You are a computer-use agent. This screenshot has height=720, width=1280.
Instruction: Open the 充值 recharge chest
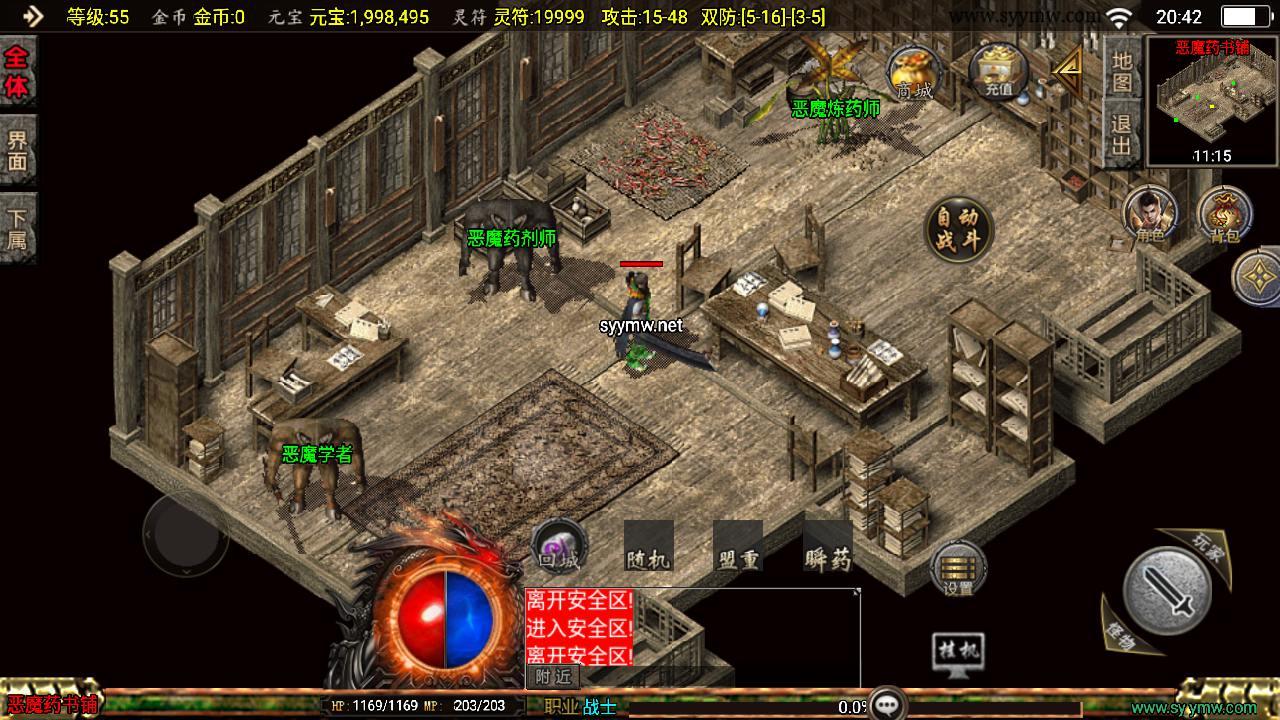click(x=998, y=70)
